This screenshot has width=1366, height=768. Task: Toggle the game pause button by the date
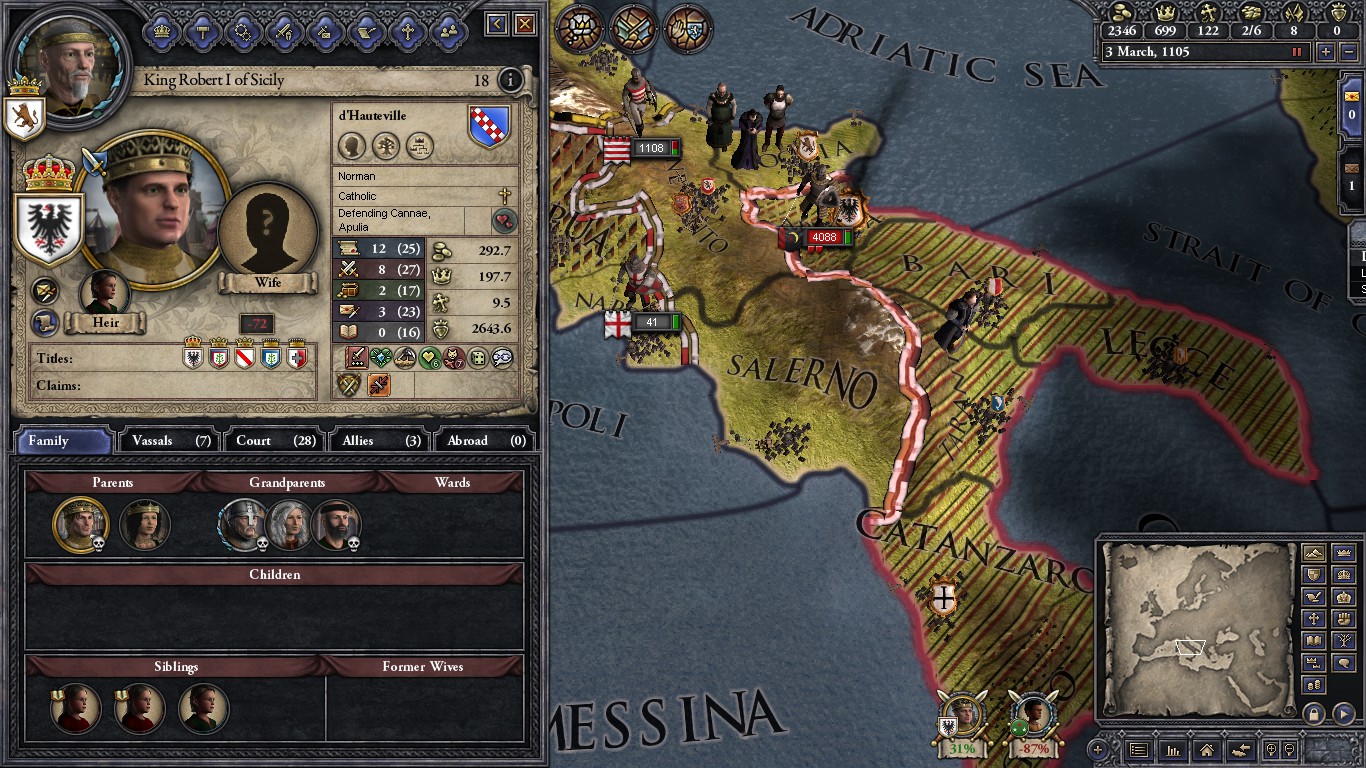pos(1298,52)
